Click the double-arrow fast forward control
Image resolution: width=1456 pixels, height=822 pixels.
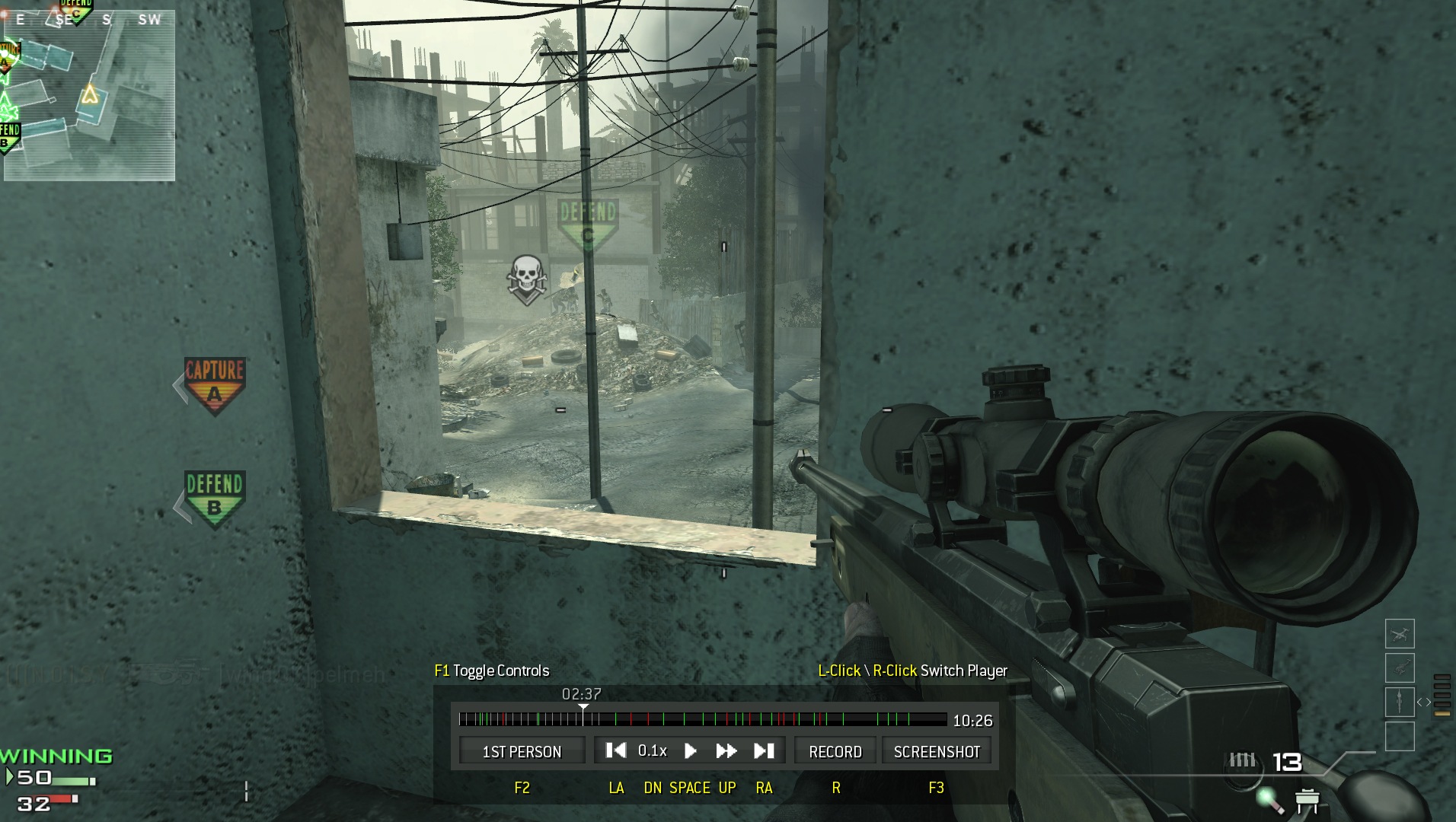click(726, 751)
